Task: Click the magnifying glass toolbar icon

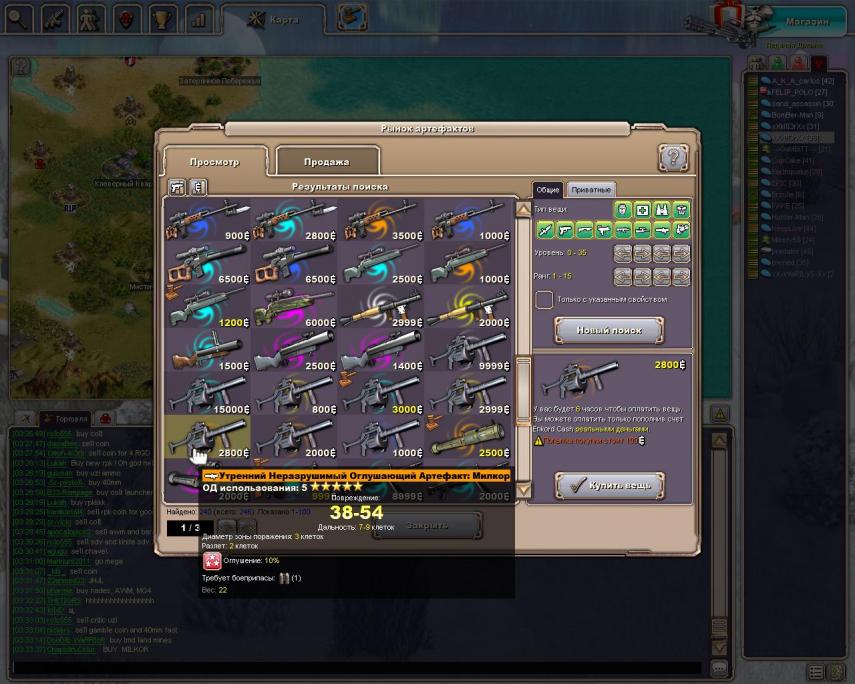Action: pyautogui.click(x=19, y=18)
